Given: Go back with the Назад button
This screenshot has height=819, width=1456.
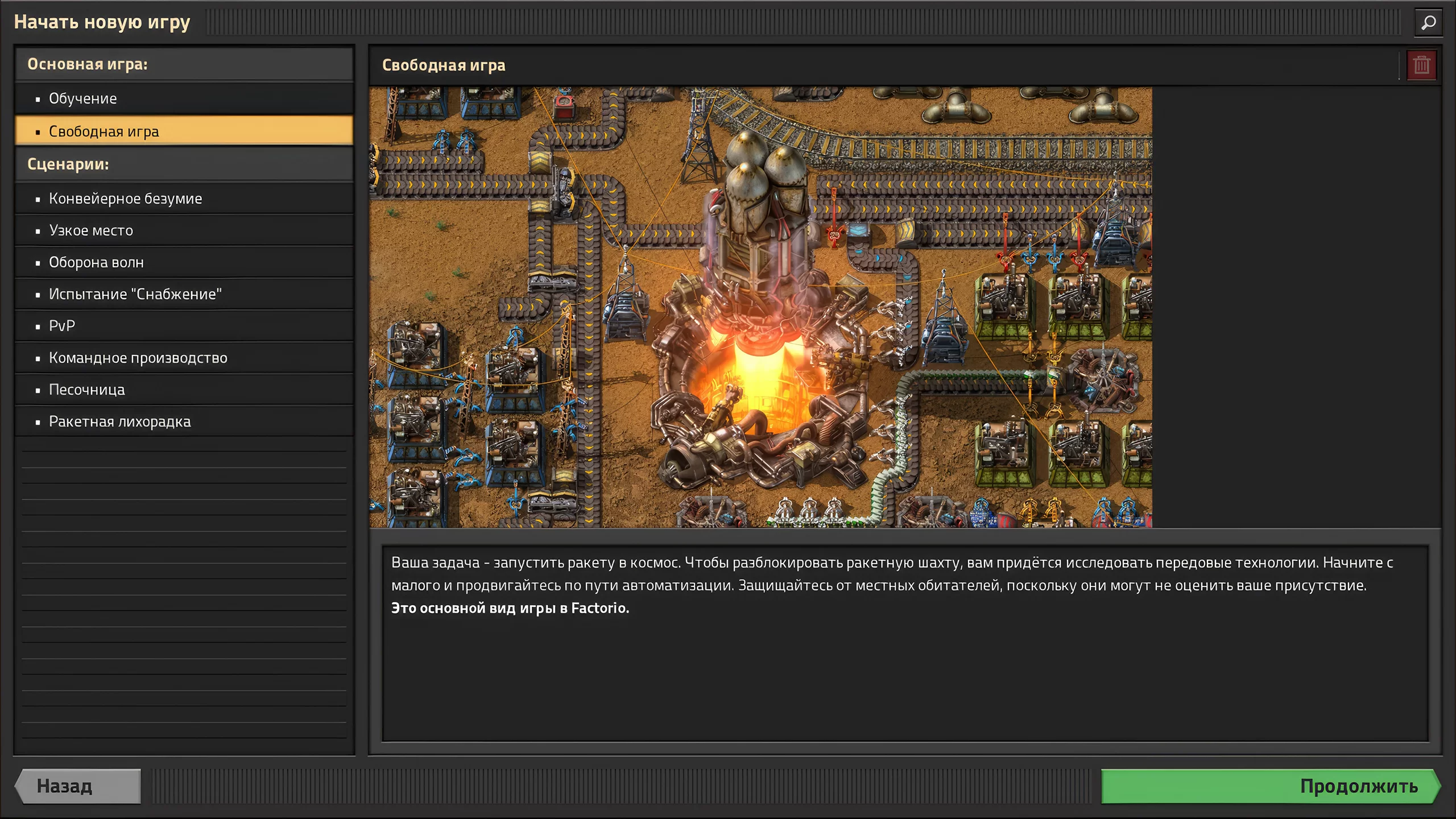Looking at the screenshot, I should (78, 787).
